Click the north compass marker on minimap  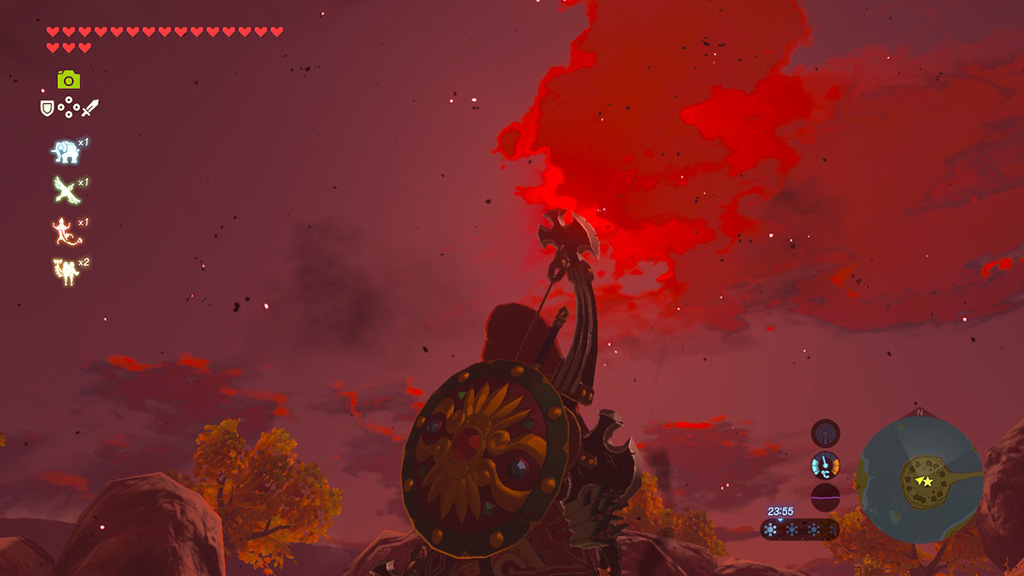coord(919,412)
